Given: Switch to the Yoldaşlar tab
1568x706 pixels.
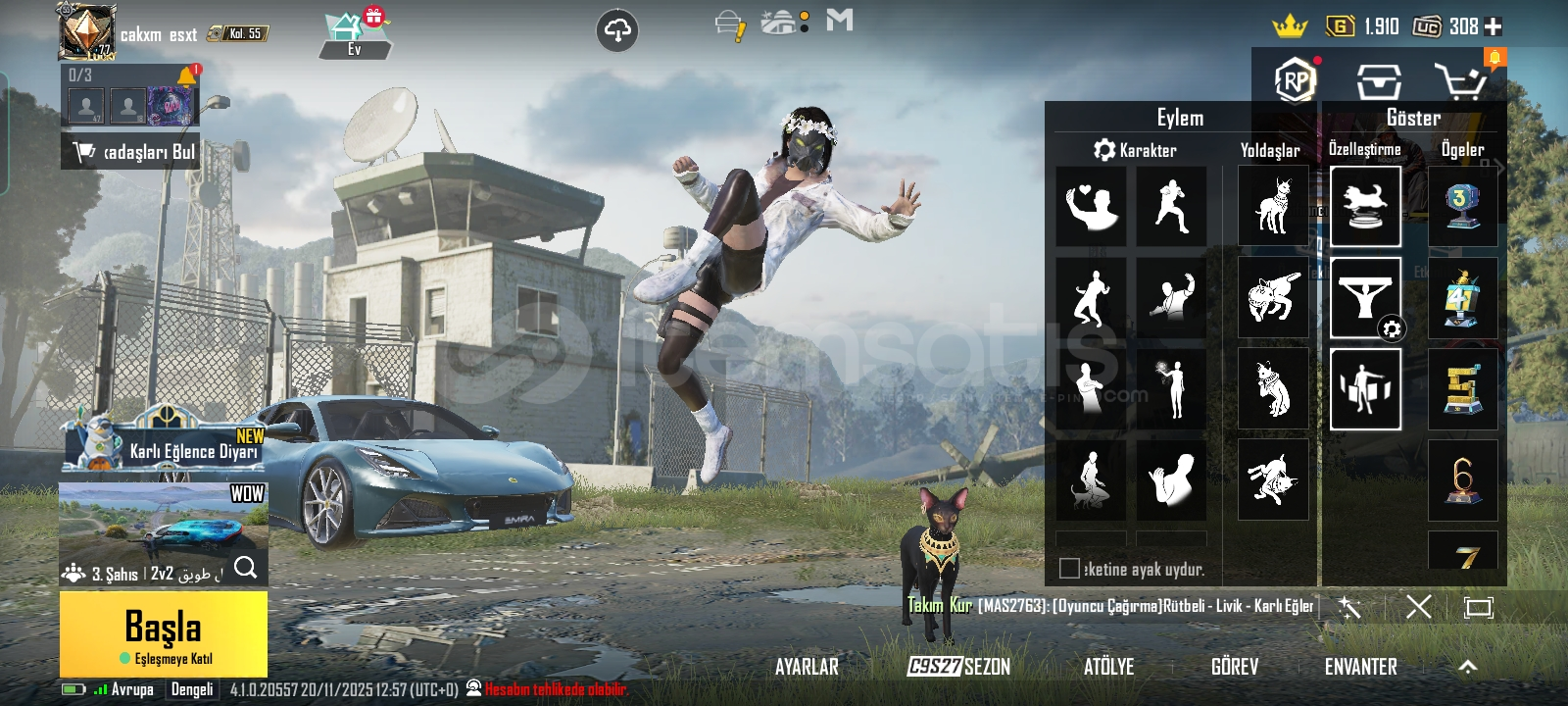Looking at the screenshot, I should click(1270, 150).
